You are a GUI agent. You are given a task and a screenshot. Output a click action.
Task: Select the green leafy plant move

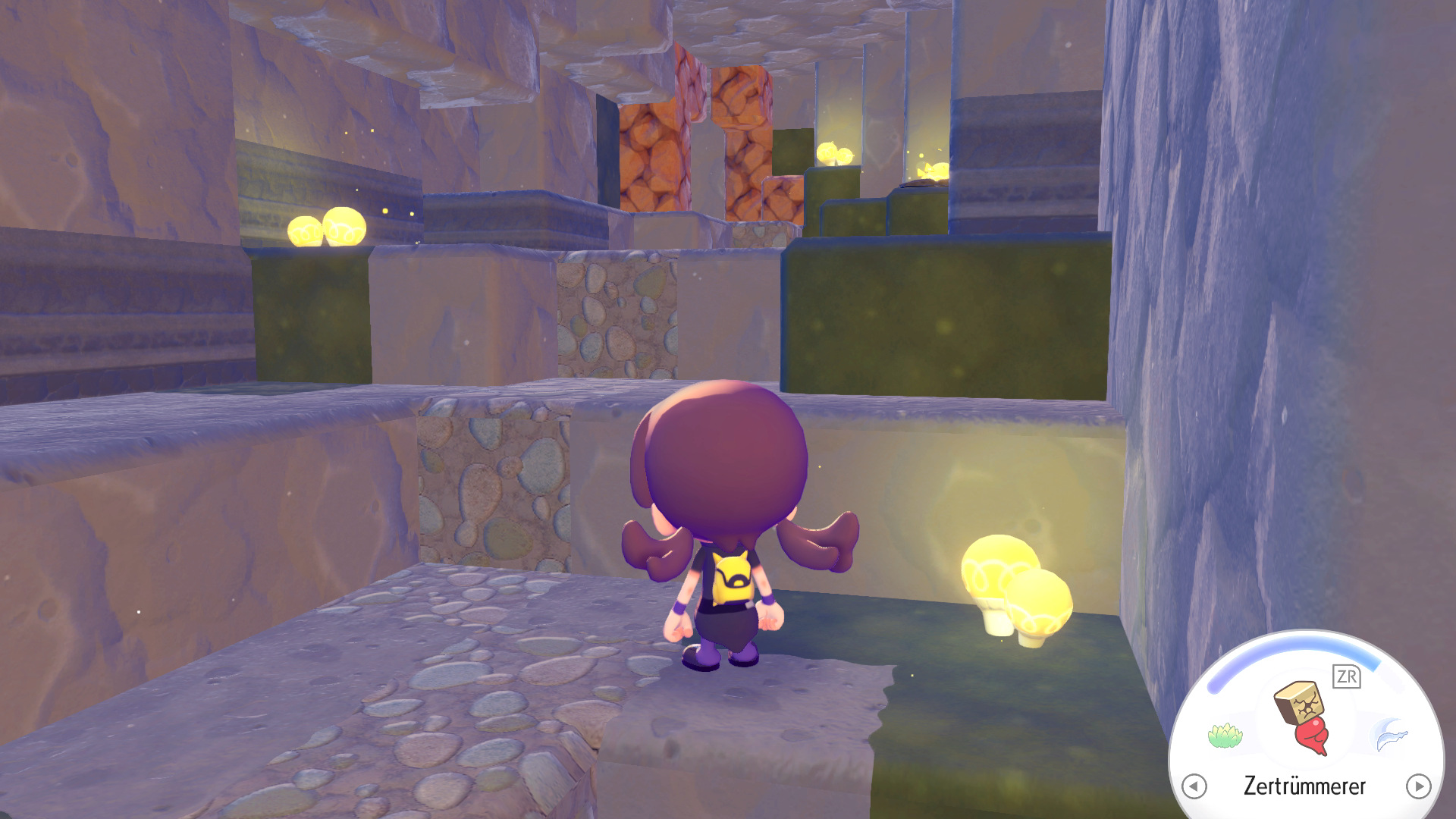click(1224, 736)
